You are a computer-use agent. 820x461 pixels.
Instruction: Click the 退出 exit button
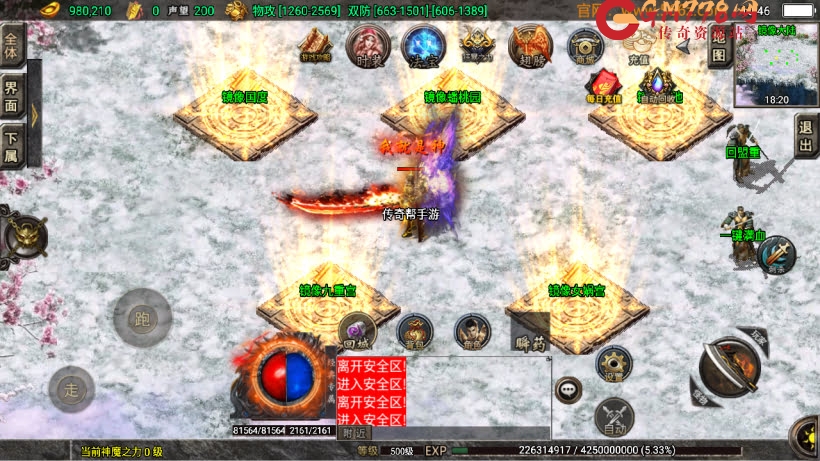(x=806, y=135)
